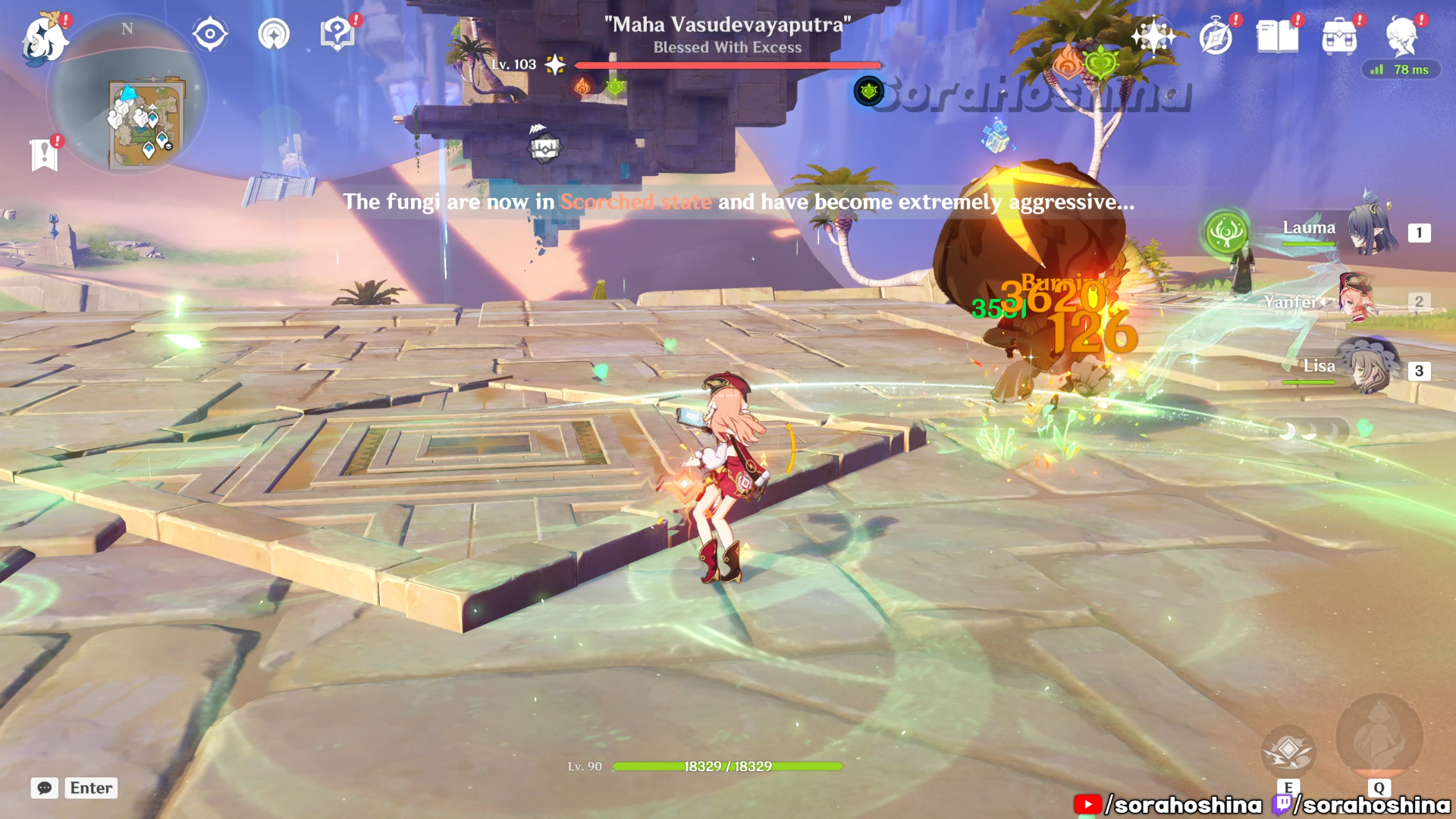Screen dimensions: 1456x819
Task: Open the quest navigation eye icon
Action: pos(210,34)
